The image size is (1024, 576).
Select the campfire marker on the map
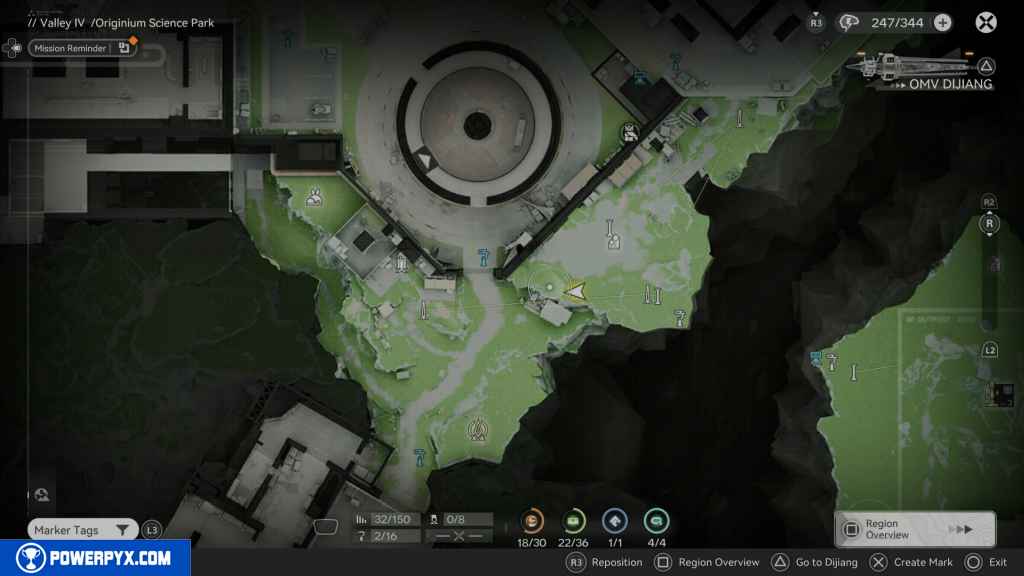point(478,430)
